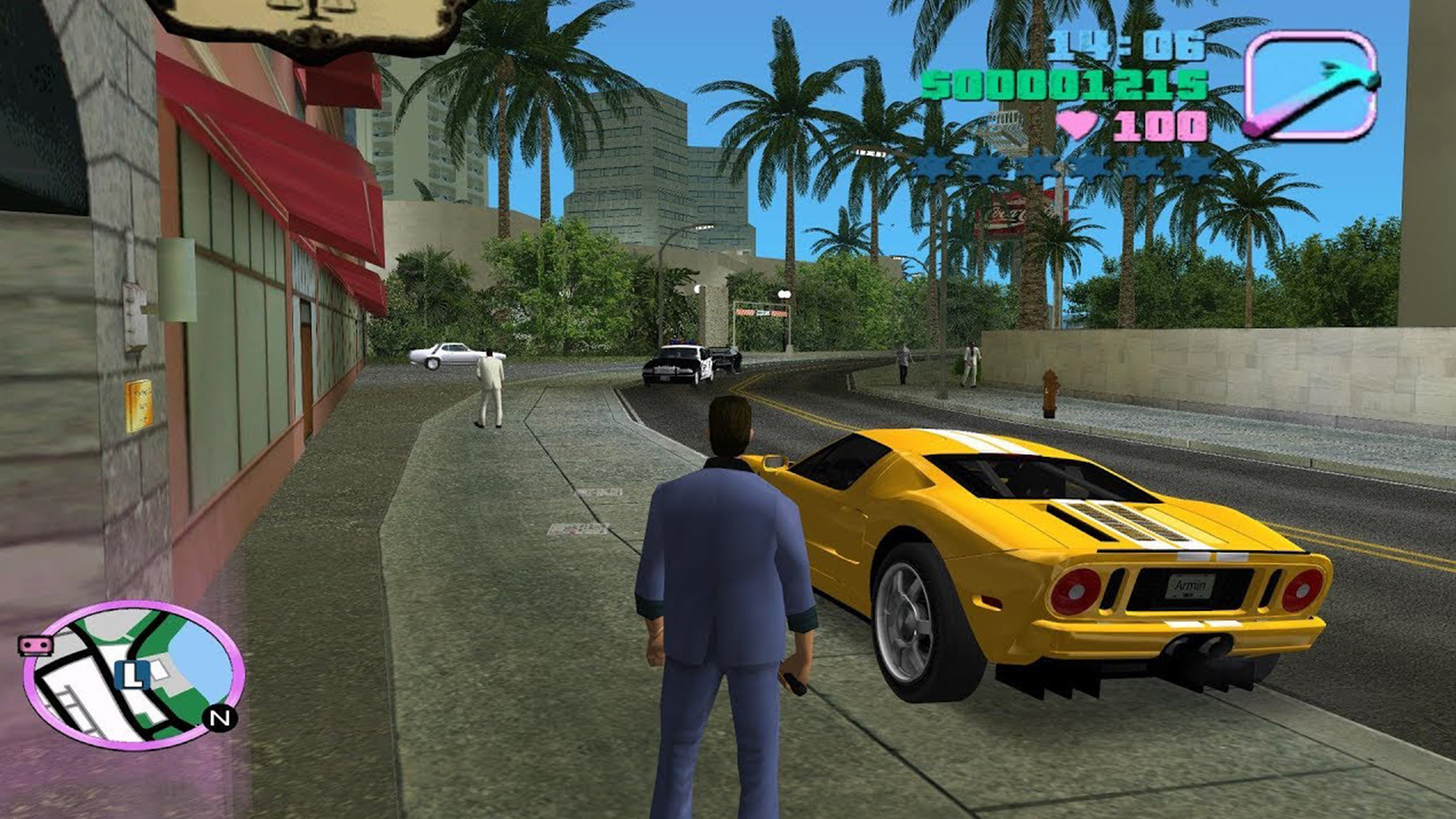Click the pink cassette blip on the minimap edge

tap(35, 645)
